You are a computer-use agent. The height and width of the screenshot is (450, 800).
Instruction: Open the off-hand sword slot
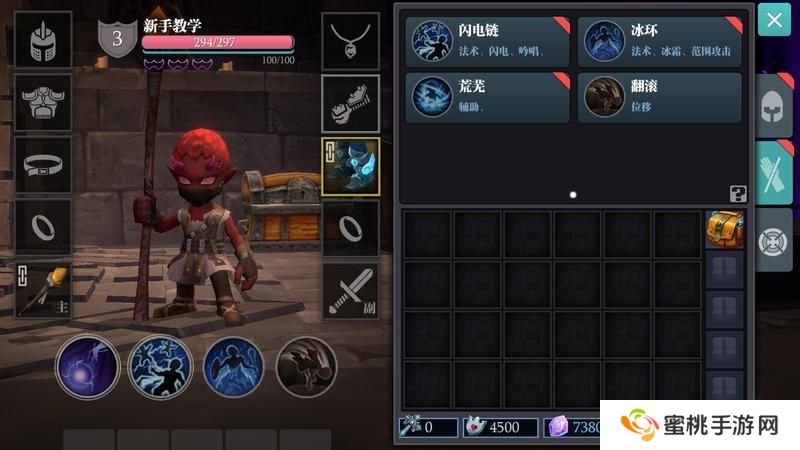(x=350, y=290)
